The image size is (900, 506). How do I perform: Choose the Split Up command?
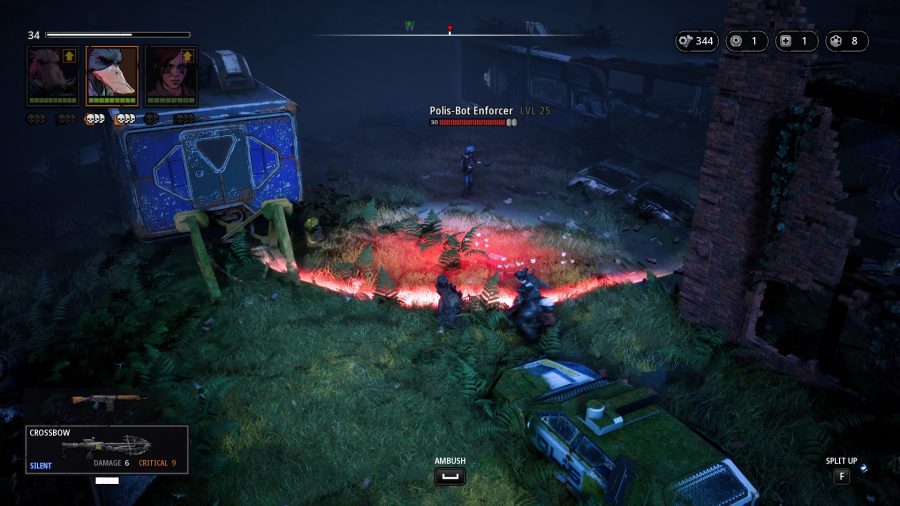pyautogui.click(x=841, y=476)
